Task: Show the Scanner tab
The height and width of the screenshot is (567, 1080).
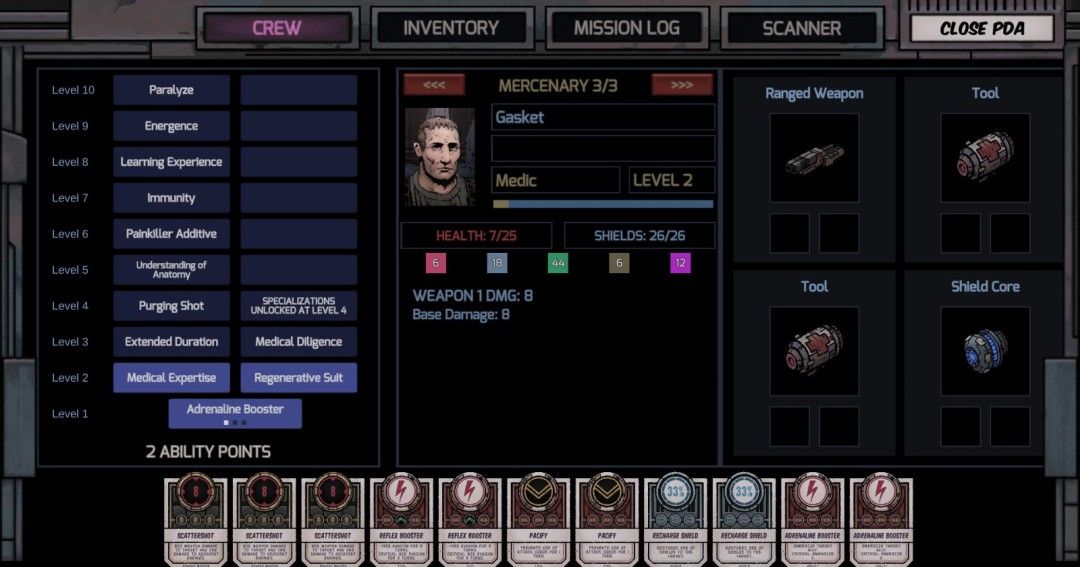Action: [802, 28]
